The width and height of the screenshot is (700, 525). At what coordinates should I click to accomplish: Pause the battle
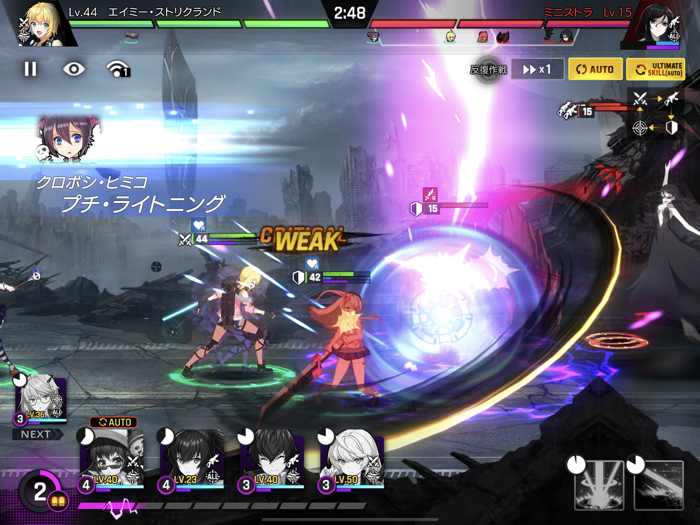tap(30, 69)
